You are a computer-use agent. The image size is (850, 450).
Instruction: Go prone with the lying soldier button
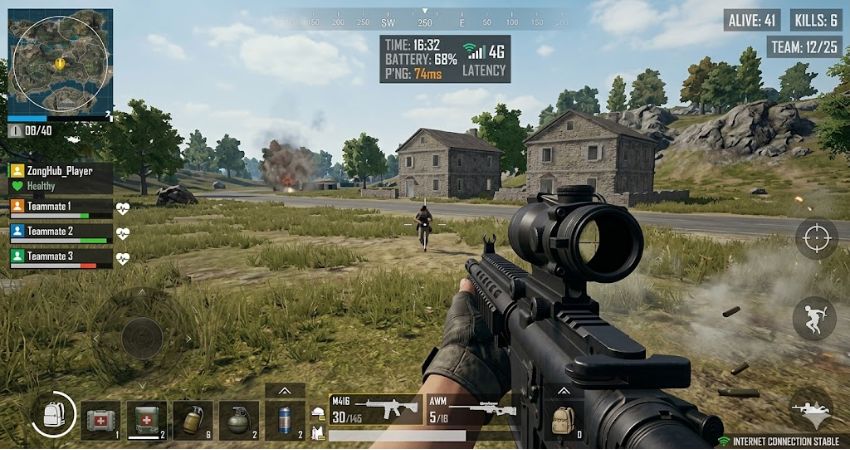tap(810, 408)
